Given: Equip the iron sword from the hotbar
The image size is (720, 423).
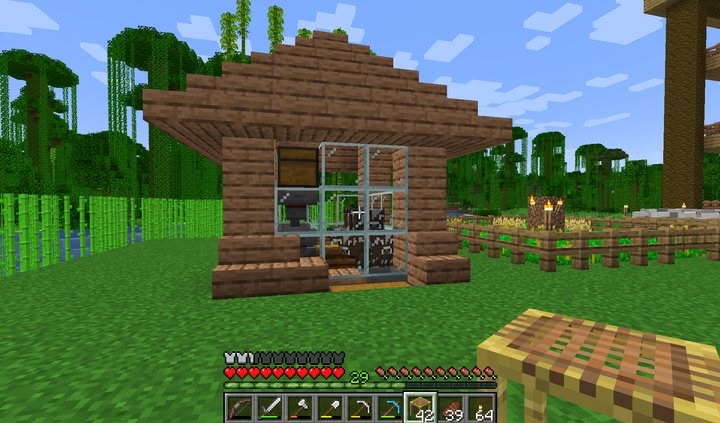Looking at the screenshot, I should [268, 407].
